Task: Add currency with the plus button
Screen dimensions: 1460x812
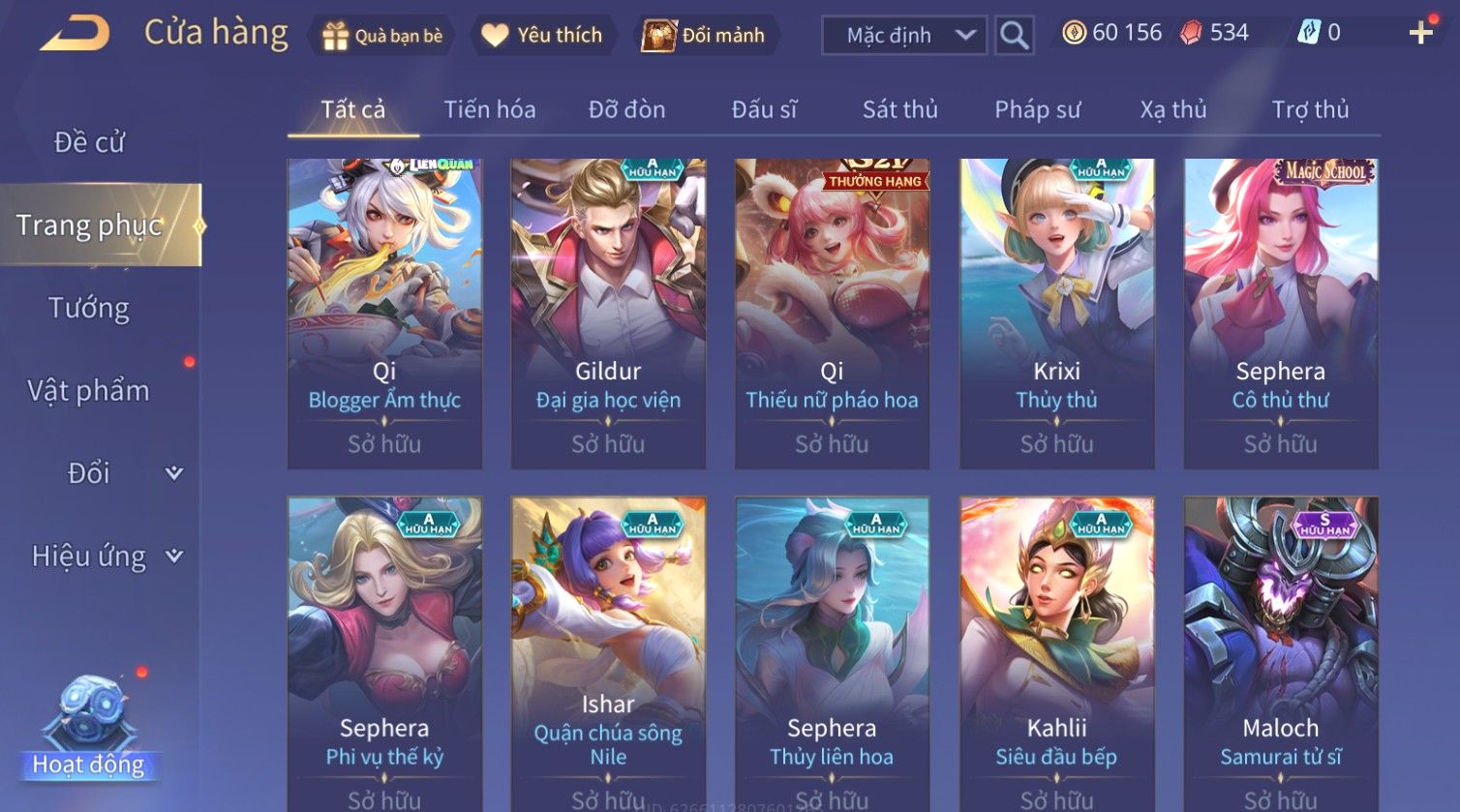Action: point(1420,33)
